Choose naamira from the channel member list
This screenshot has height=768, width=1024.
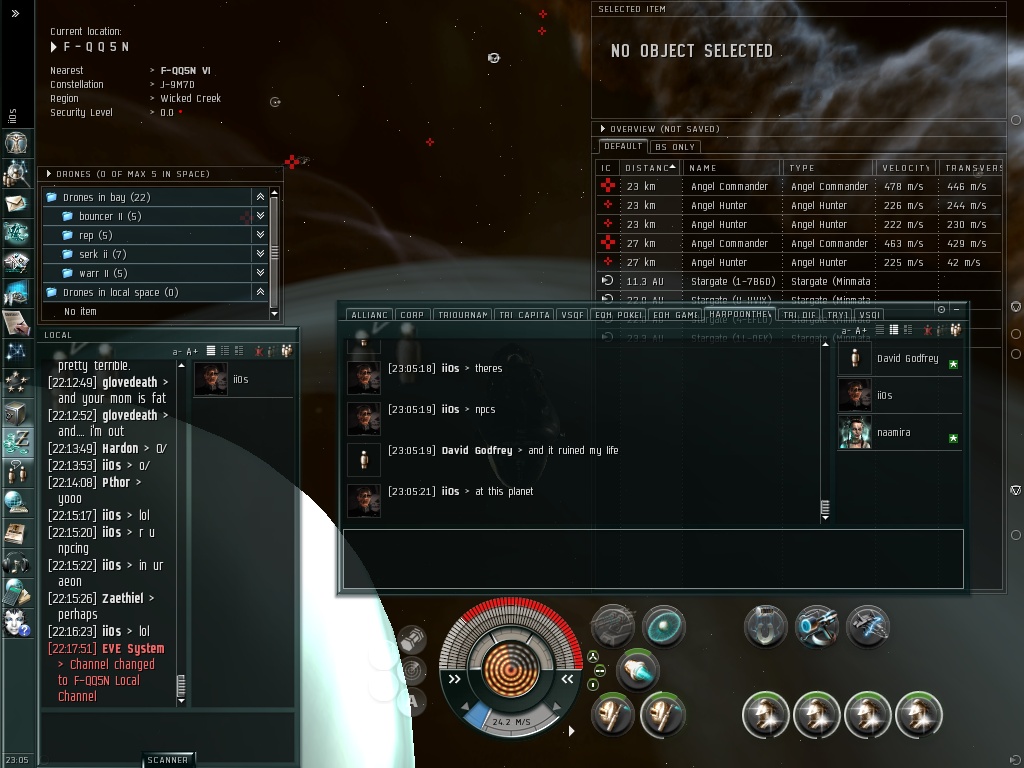pyautogui.click(x=894, y=433)
